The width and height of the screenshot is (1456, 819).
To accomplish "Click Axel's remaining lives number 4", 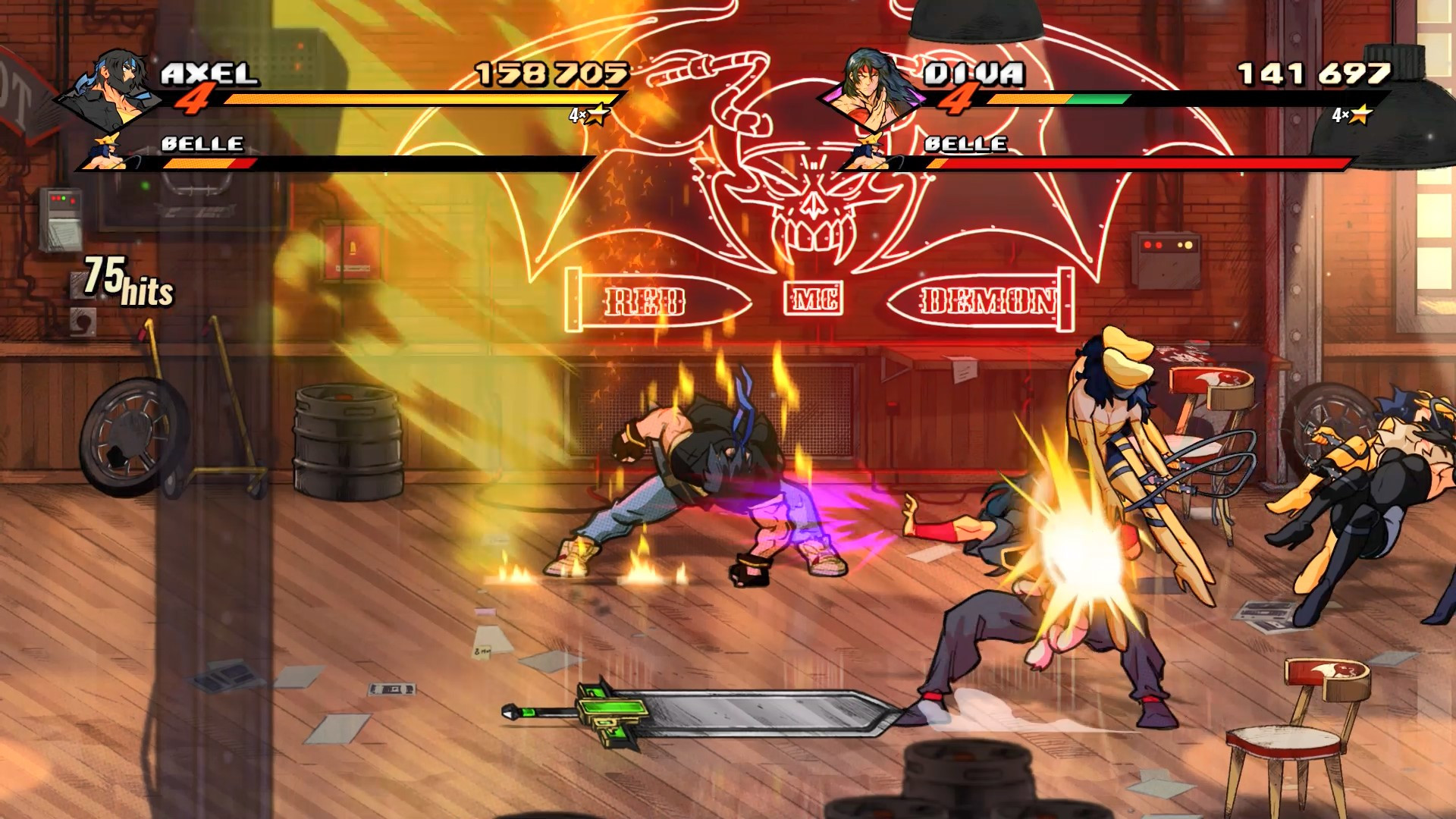I will point(196,99).
